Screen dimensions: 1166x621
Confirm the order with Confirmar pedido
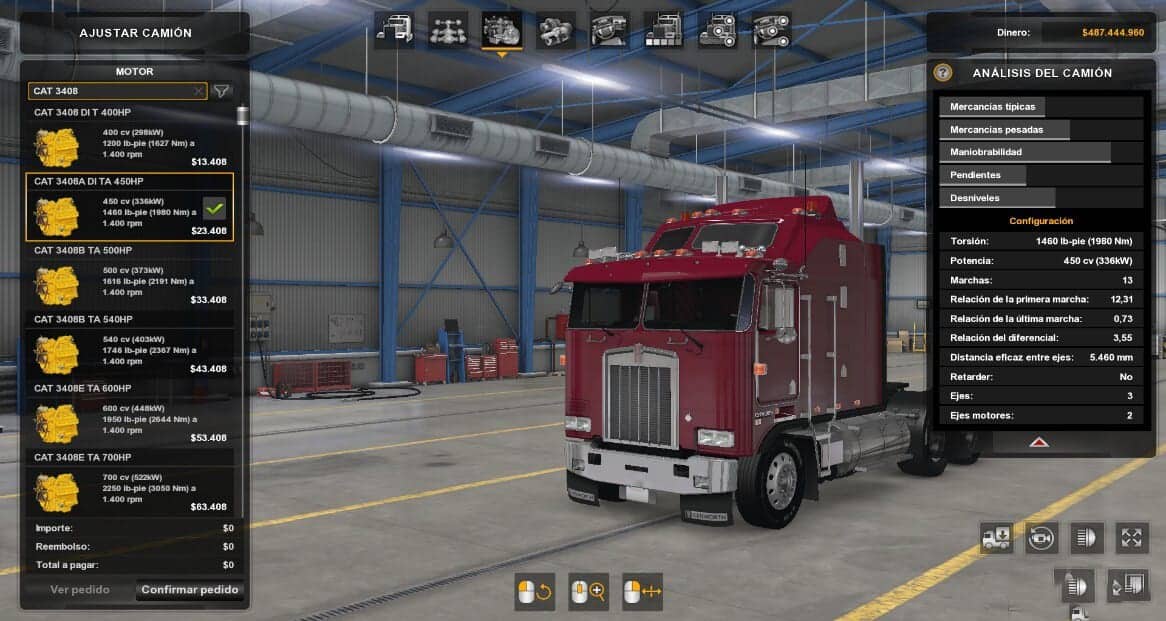pyautogui.click(x=190, y=590)
